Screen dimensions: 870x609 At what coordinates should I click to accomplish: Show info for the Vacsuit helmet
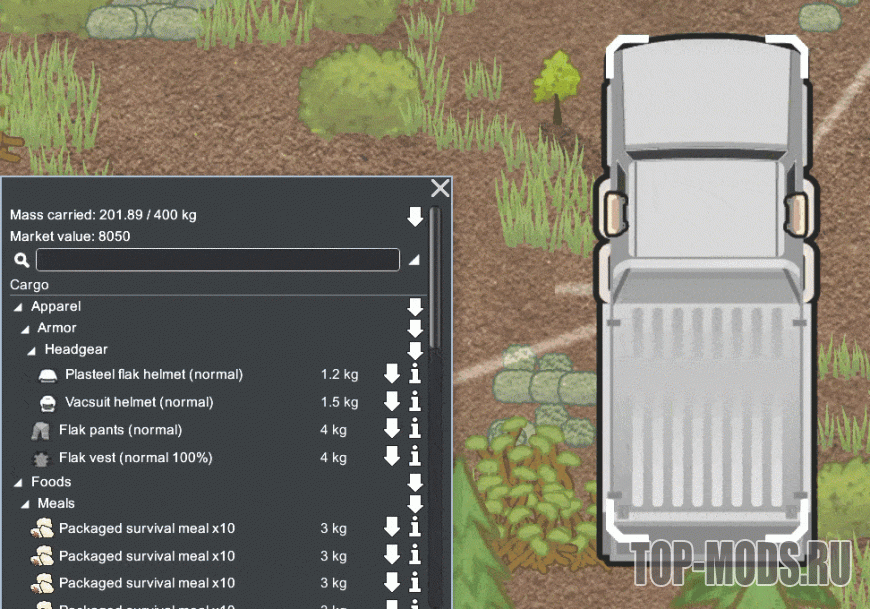[415, 402]
